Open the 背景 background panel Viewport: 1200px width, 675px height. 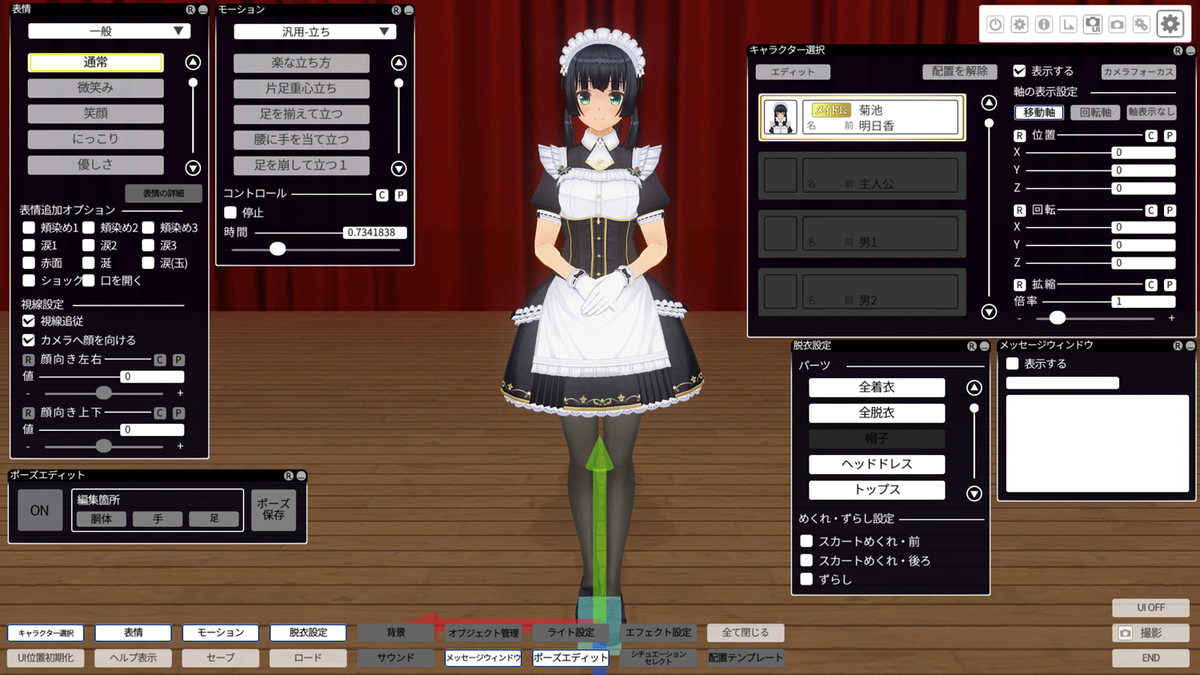point(396,633)
